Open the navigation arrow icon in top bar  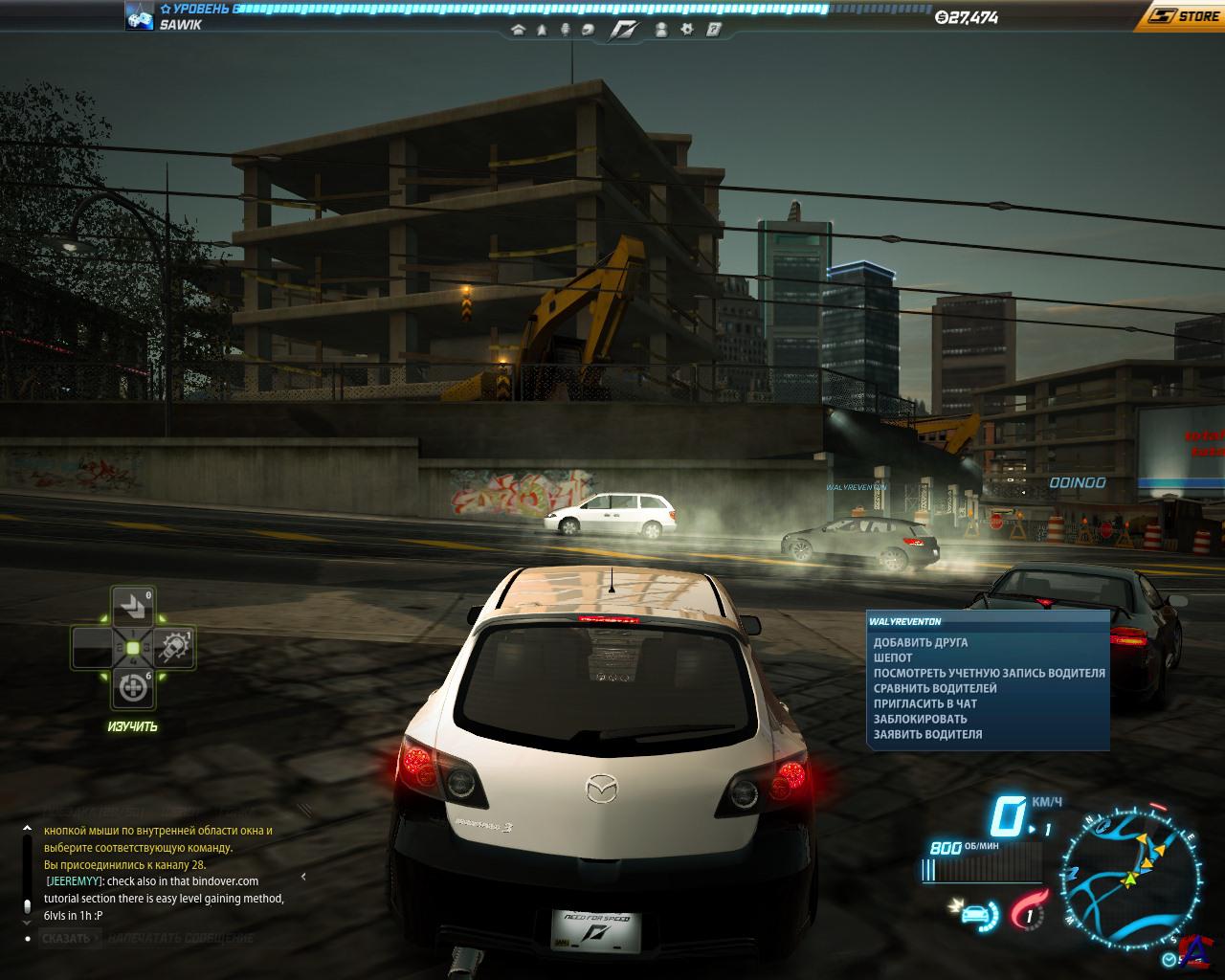click(542, 30)
